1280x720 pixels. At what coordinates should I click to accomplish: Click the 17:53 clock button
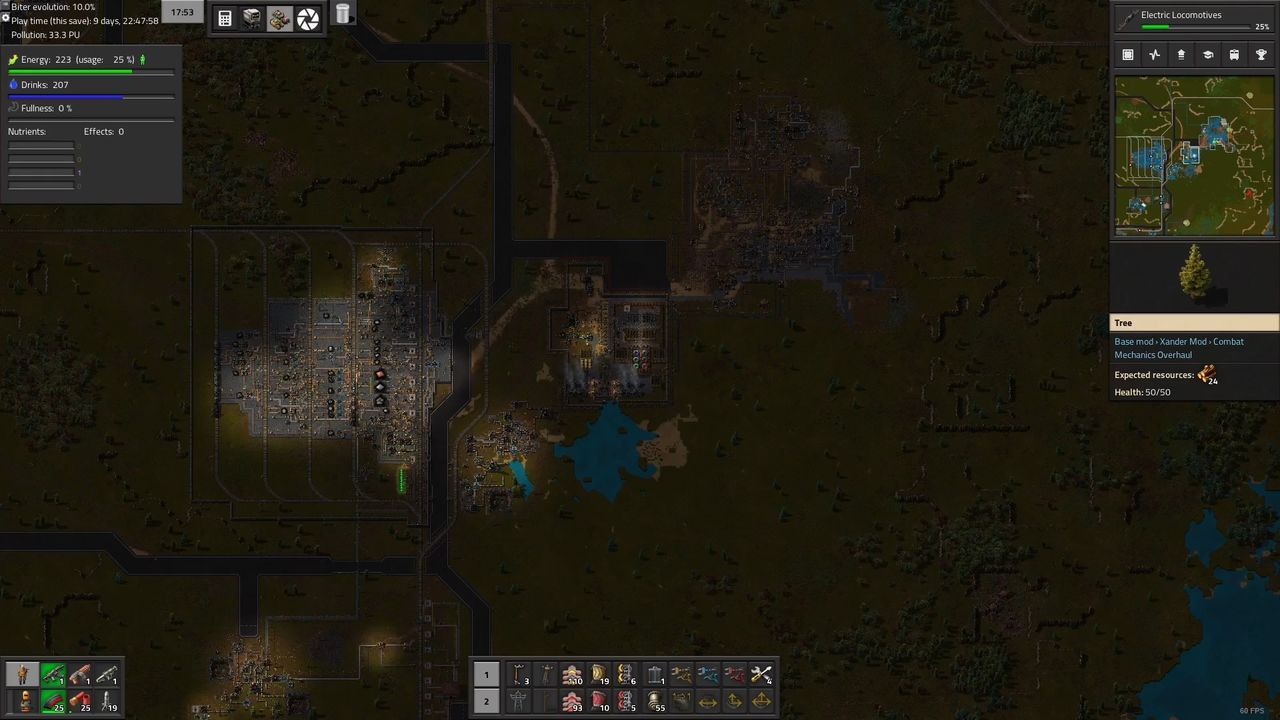pos(182,12)
